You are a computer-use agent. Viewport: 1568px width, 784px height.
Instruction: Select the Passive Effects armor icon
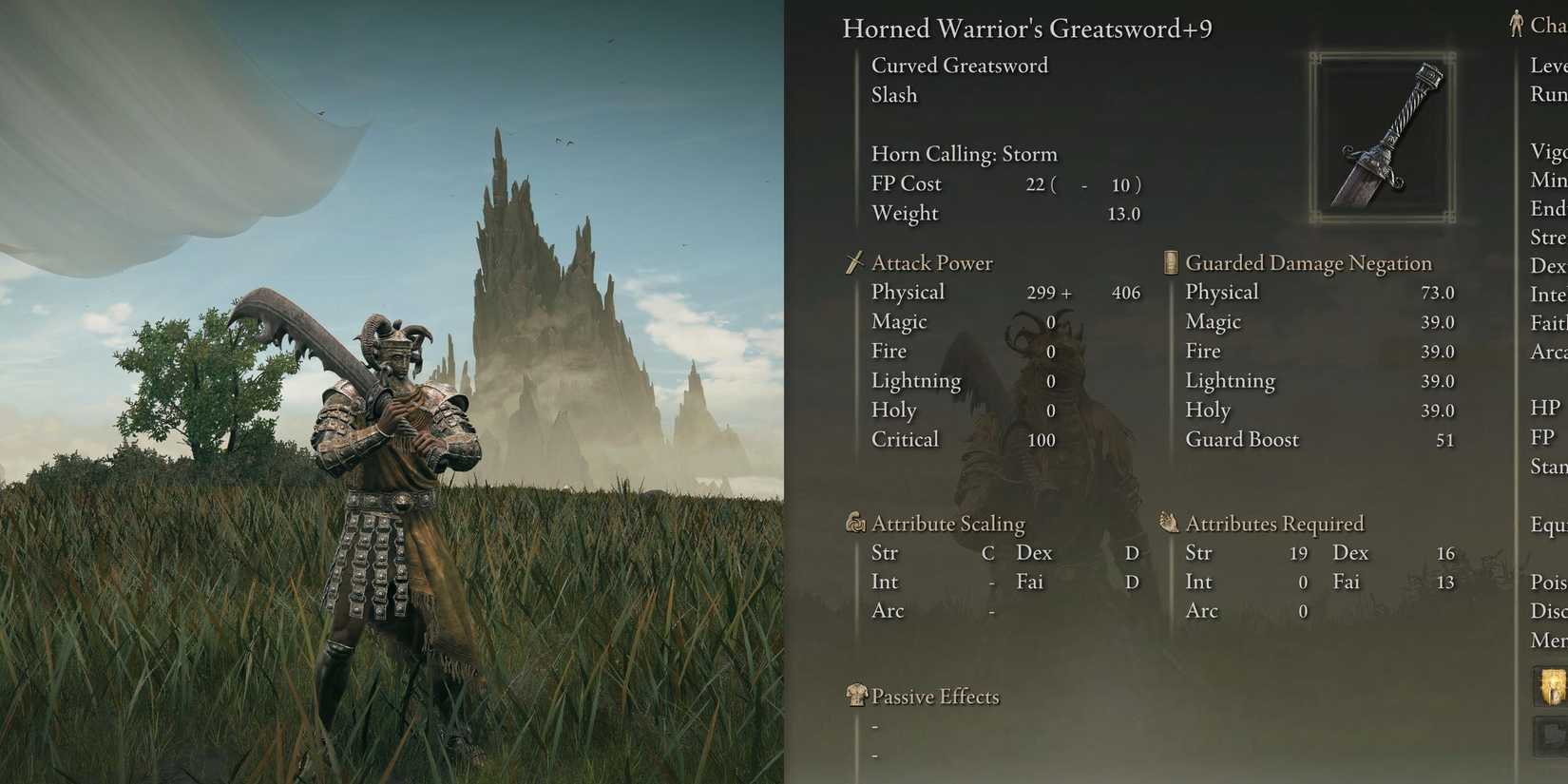[858, 696]
